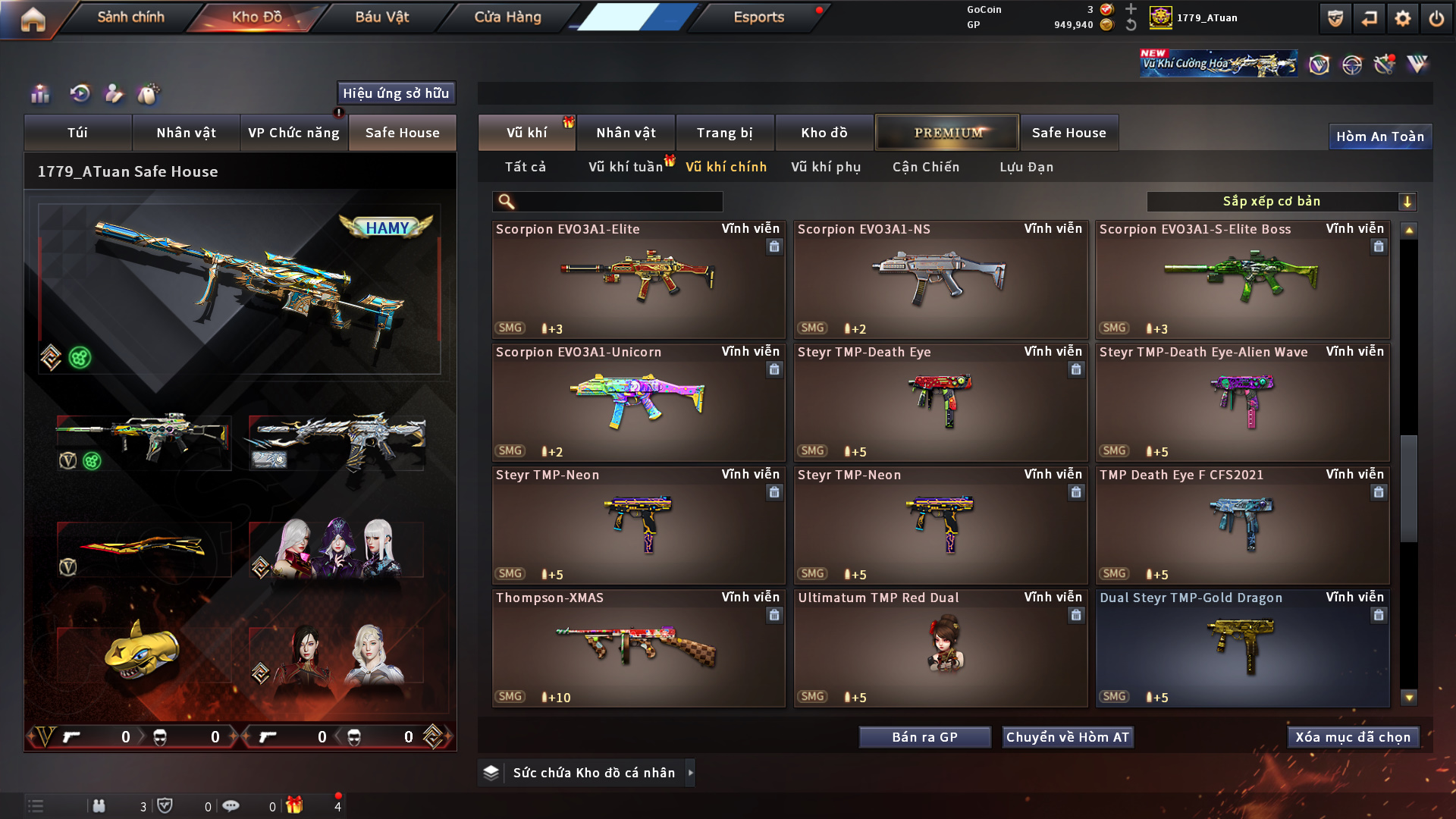Viewport: 1456px width, 819px height.
Task: Select the Scorpion EVO3A1-Unicorn weapon
Action: pos(638,403)
